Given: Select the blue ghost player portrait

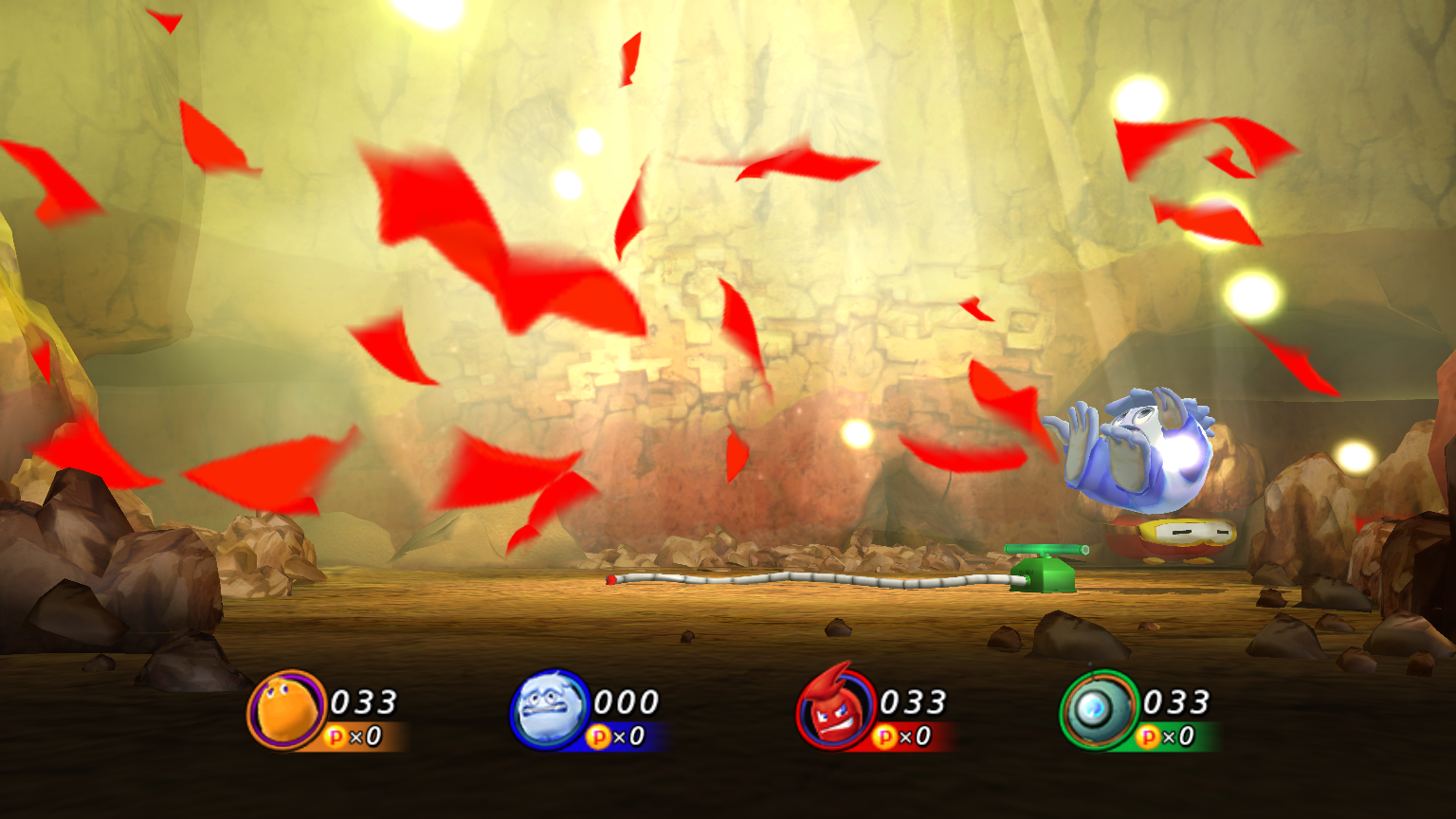Looking at the screenshot, I should (x=549, y=709).
